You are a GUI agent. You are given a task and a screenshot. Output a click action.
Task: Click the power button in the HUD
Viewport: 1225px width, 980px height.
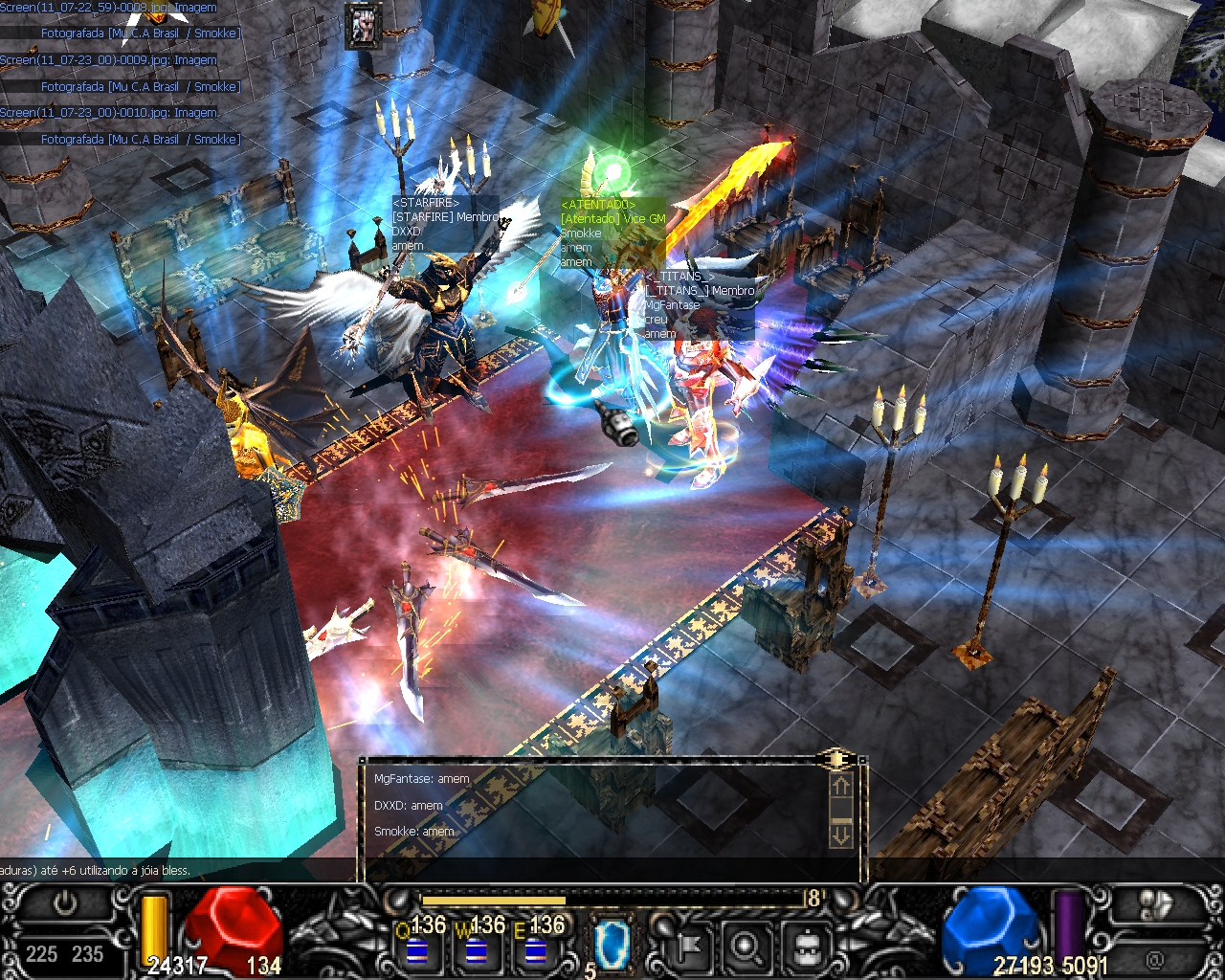65,903
